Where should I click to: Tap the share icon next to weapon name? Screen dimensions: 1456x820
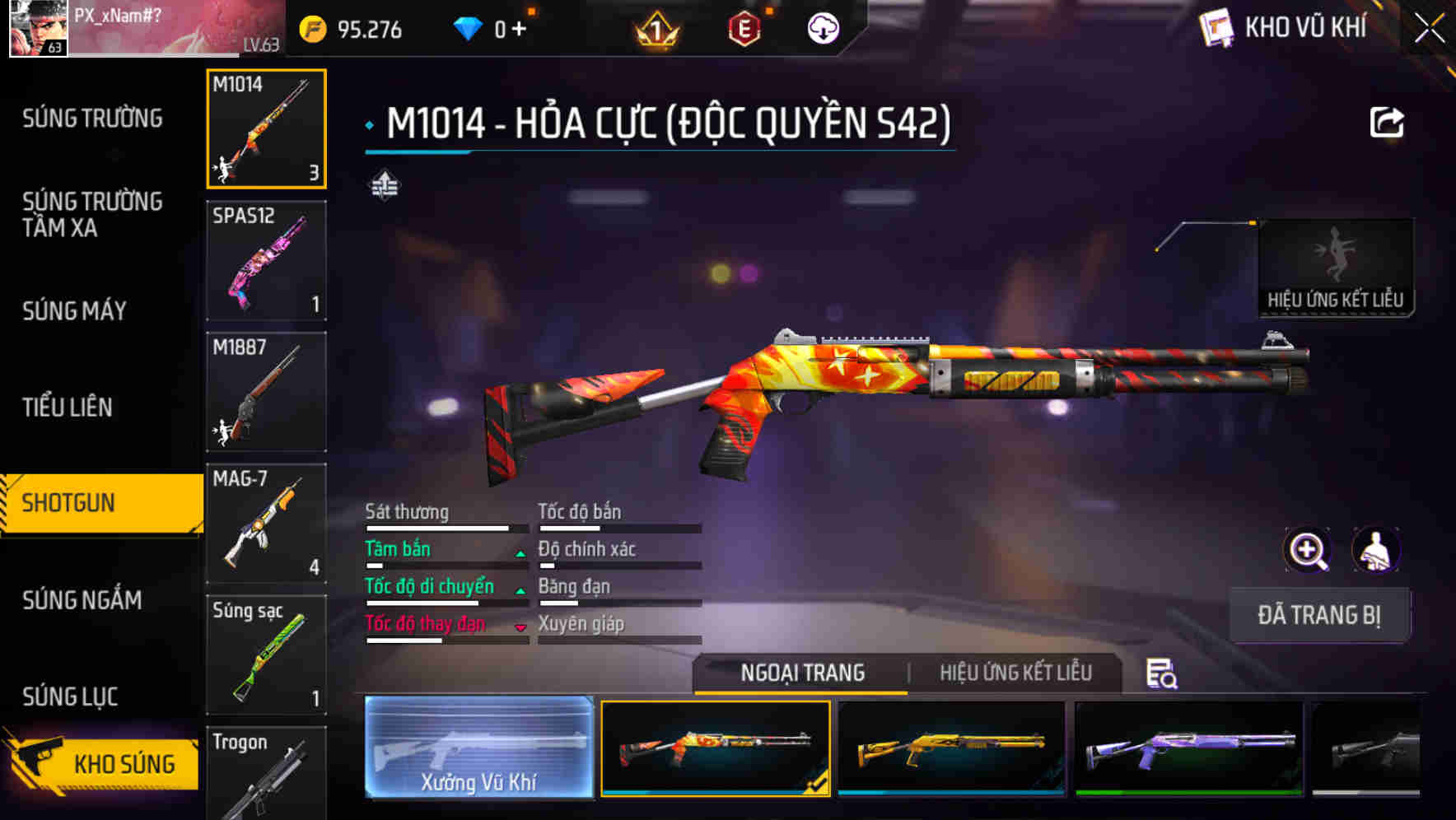coord(1387,122)
